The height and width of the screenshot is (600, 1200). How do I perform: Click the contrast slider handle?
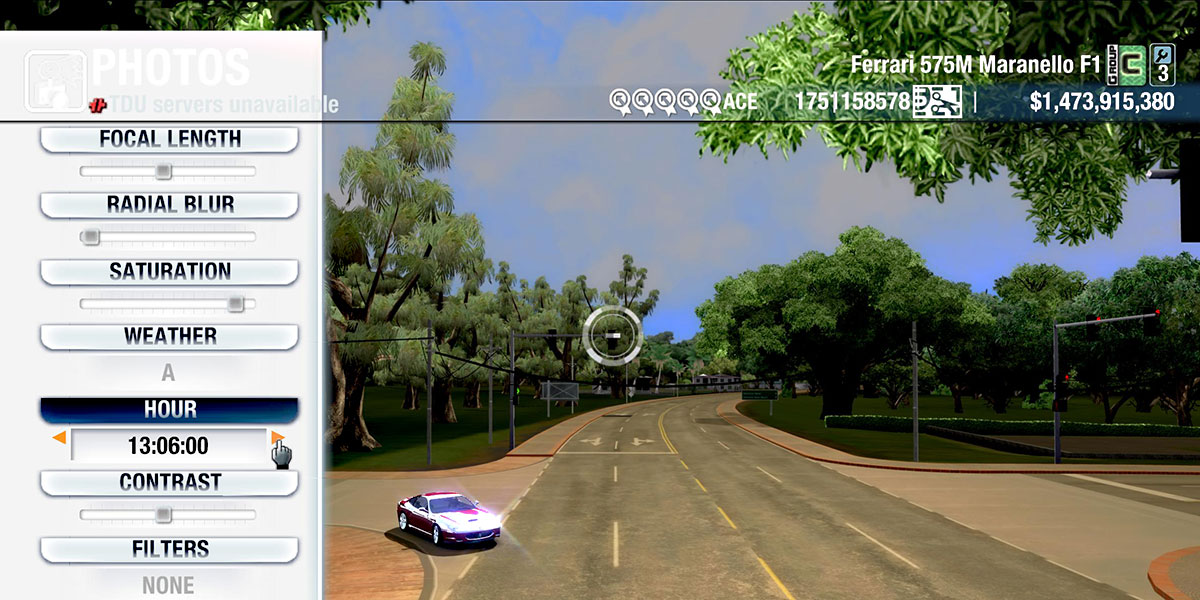163,515
